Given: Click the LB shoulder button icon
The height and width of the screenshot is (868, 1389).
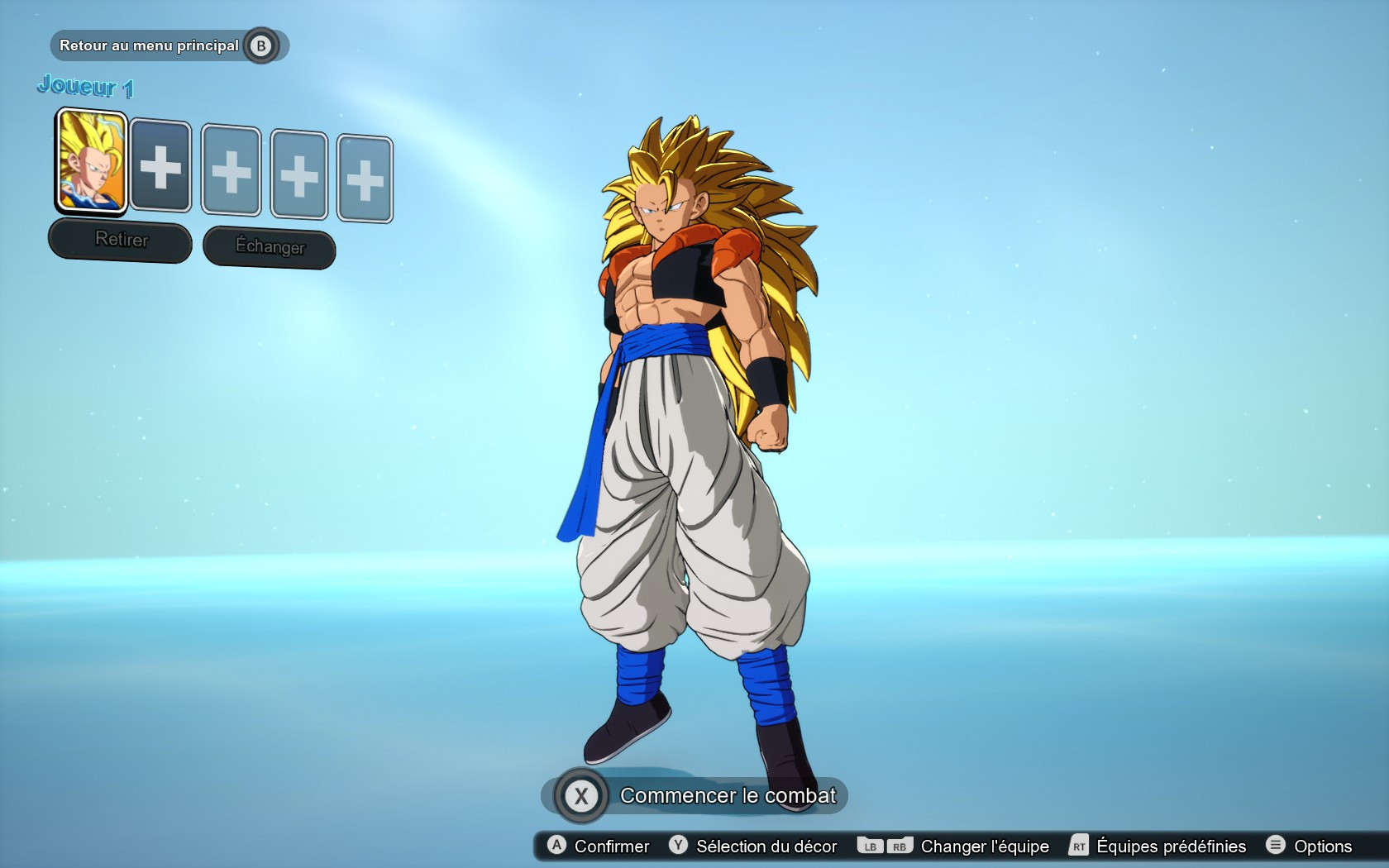Looking at the screenshot, I should pos(869,847).
